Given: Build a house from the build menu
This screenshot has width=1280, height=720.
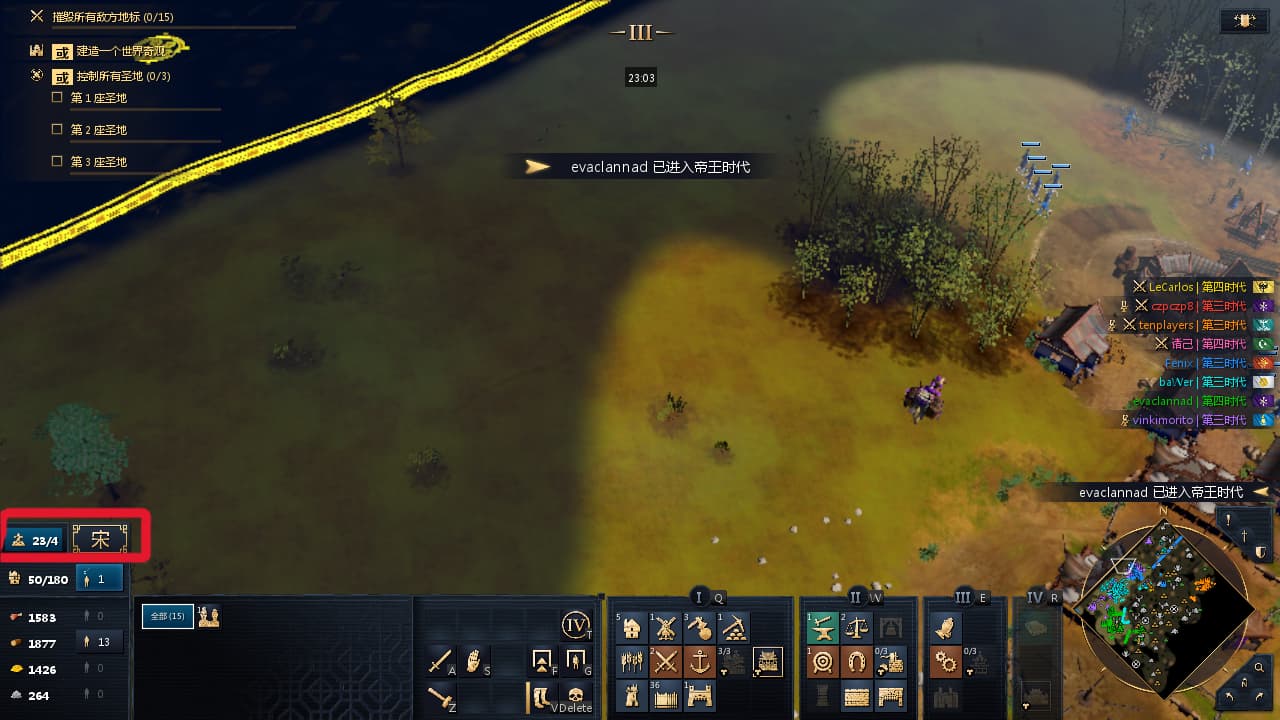Looking at the screenshot, I should click(x=632, y=629).
